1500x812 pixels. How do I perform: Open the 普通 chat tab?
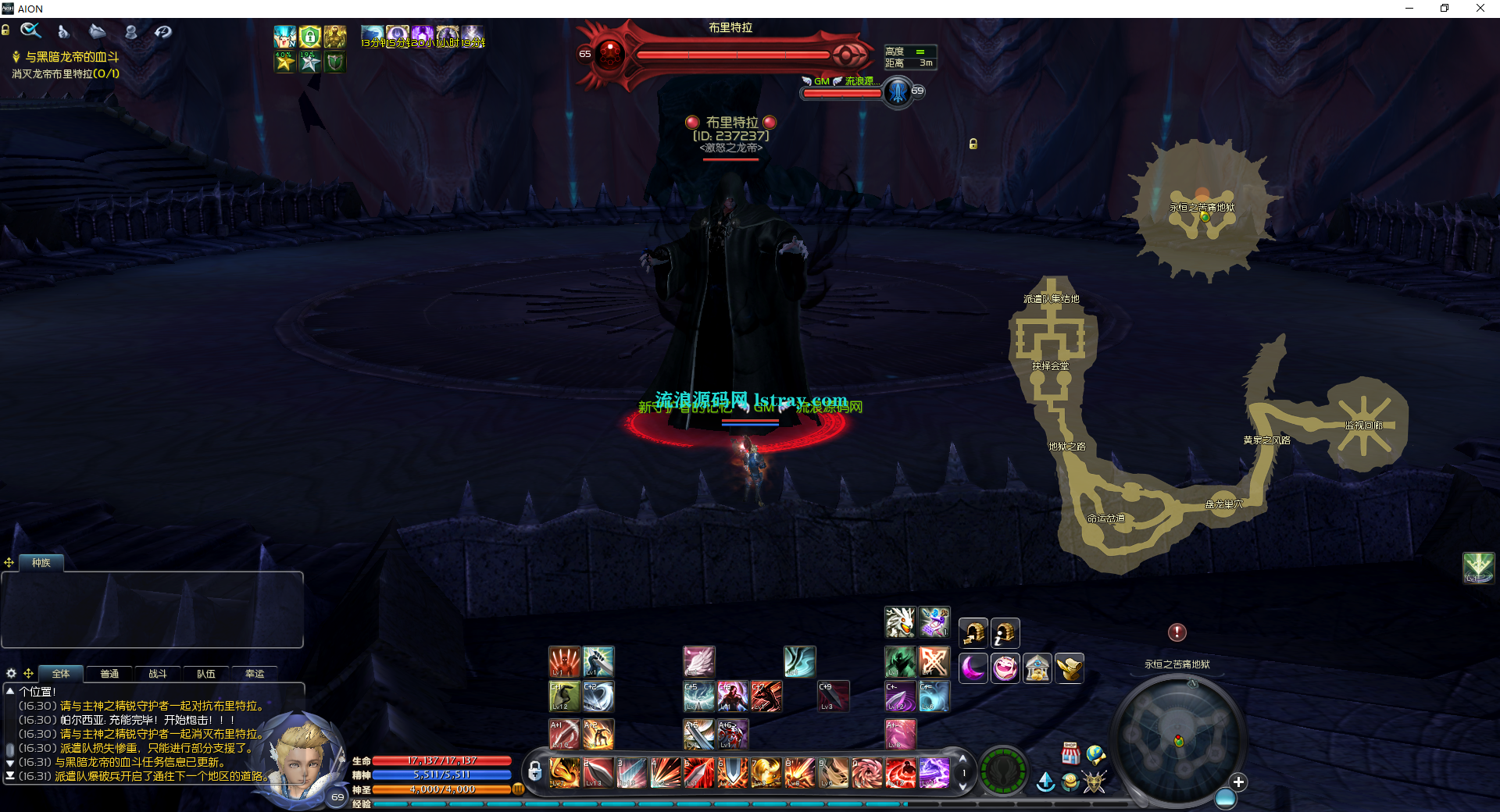click(109, 674)
